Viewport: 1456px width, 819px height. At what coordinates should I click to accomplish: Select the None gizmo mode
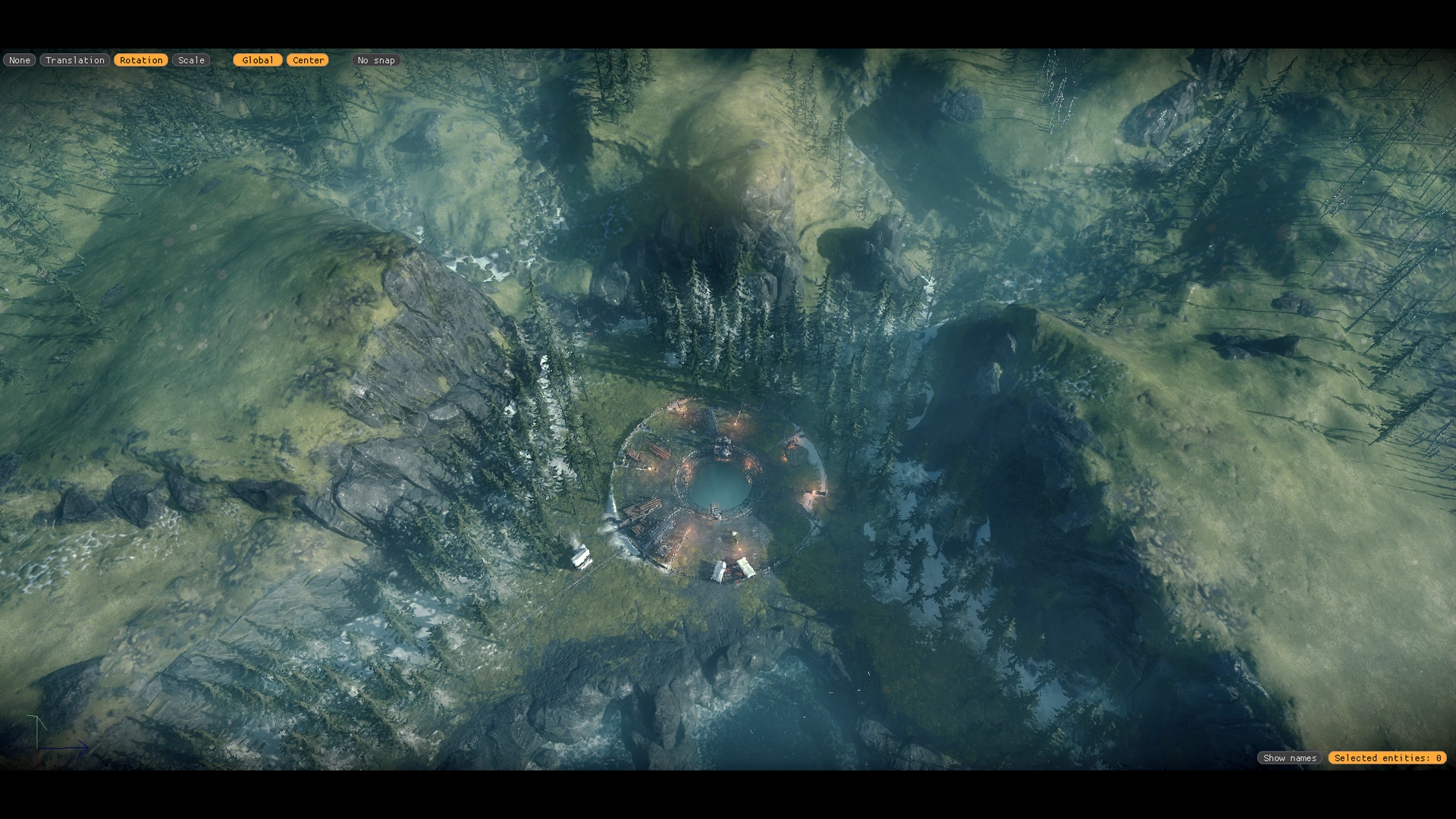(20, 60)
